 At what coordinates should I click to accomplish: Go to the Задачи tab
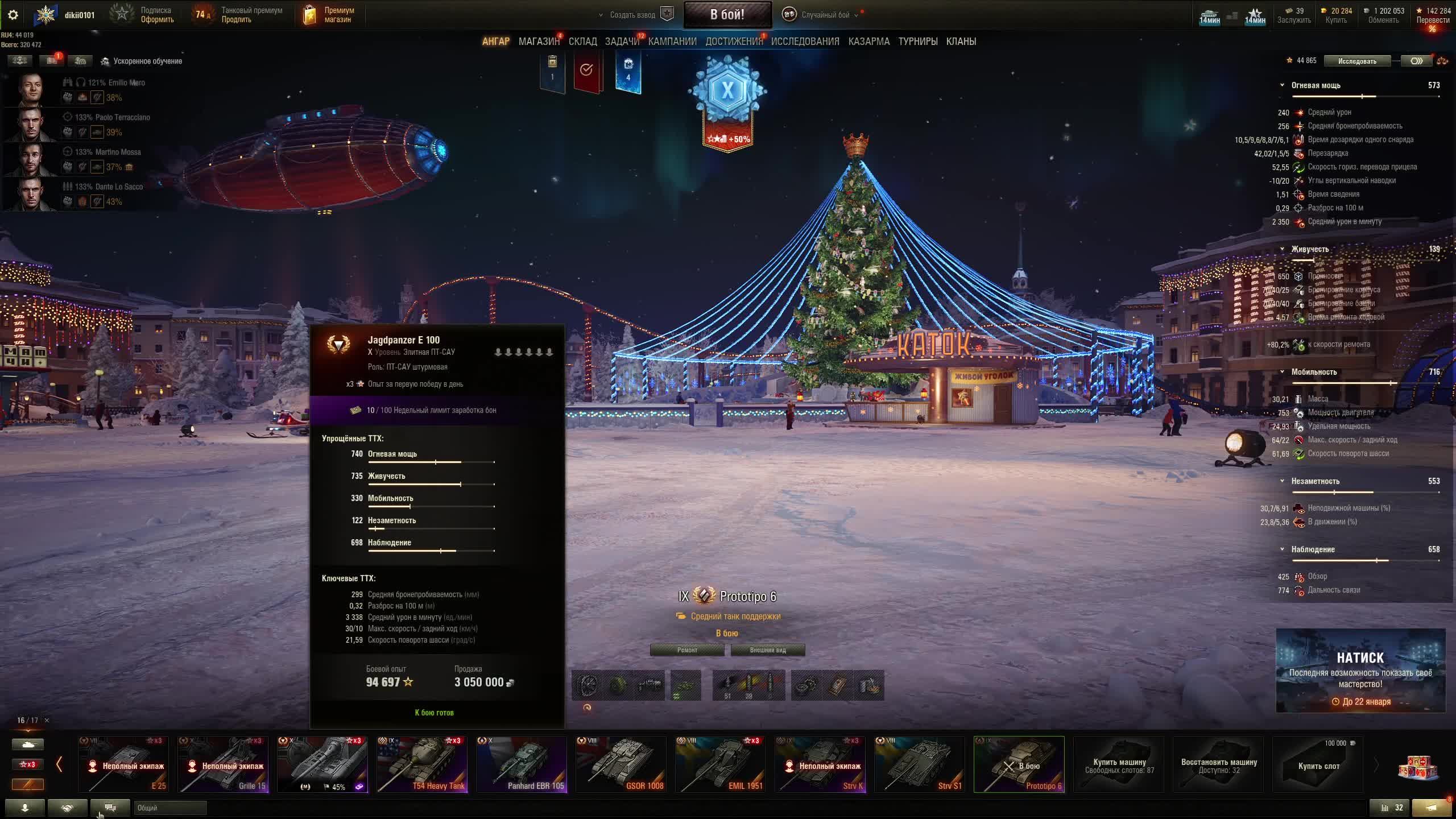pyautogui.click(x=622, y=42)
